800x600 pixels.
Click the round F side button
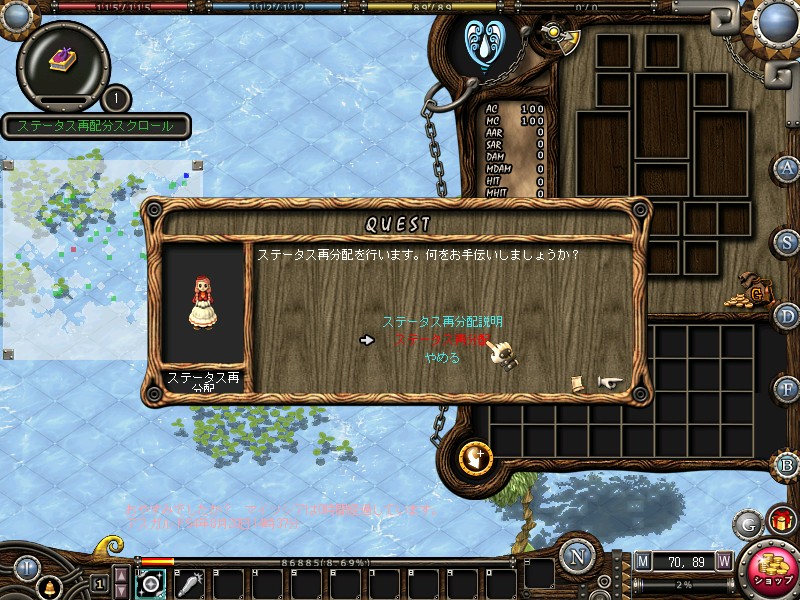pyautogui.click(x=788, y=388)
